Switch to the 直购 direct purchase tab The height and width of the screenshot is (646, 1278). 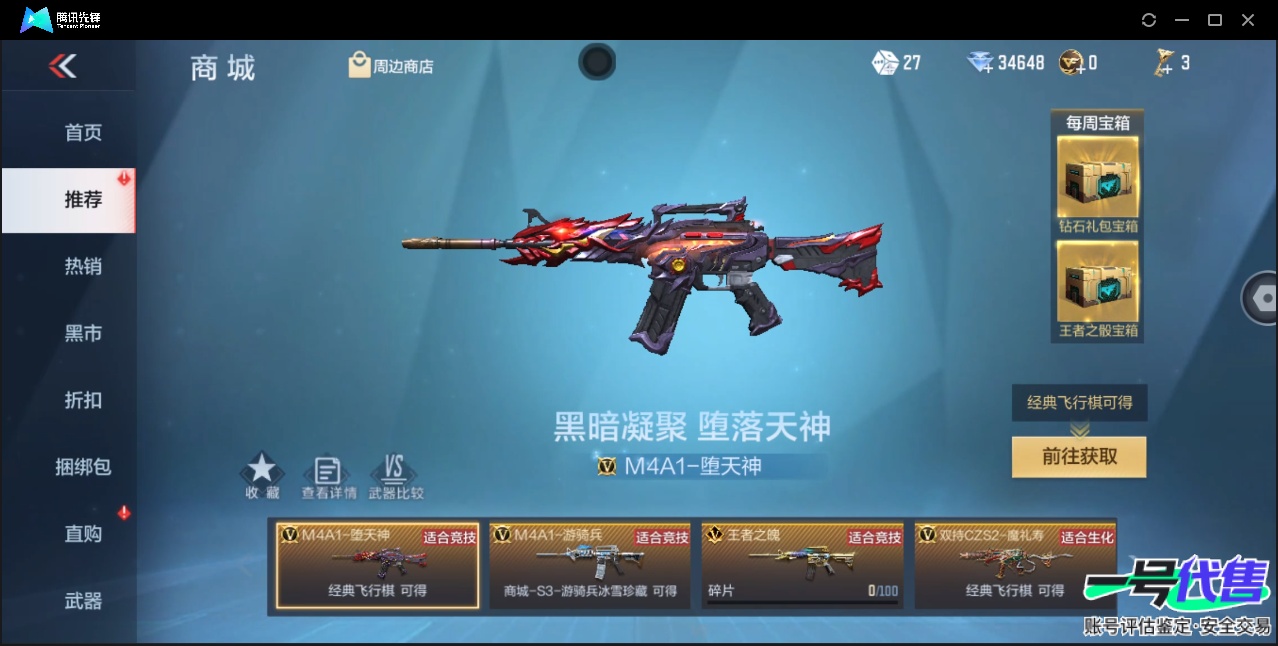point(83,534)
